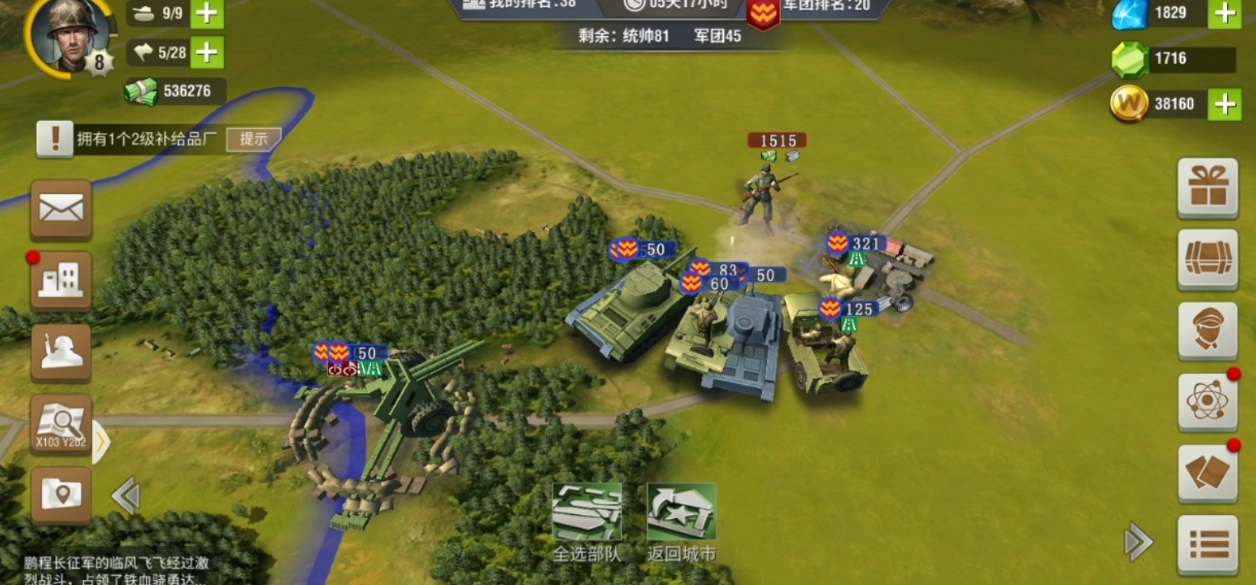The height and width of the screenshot is (585, 1256).
Task: Click the 提示 hint button
Action: 253,139
